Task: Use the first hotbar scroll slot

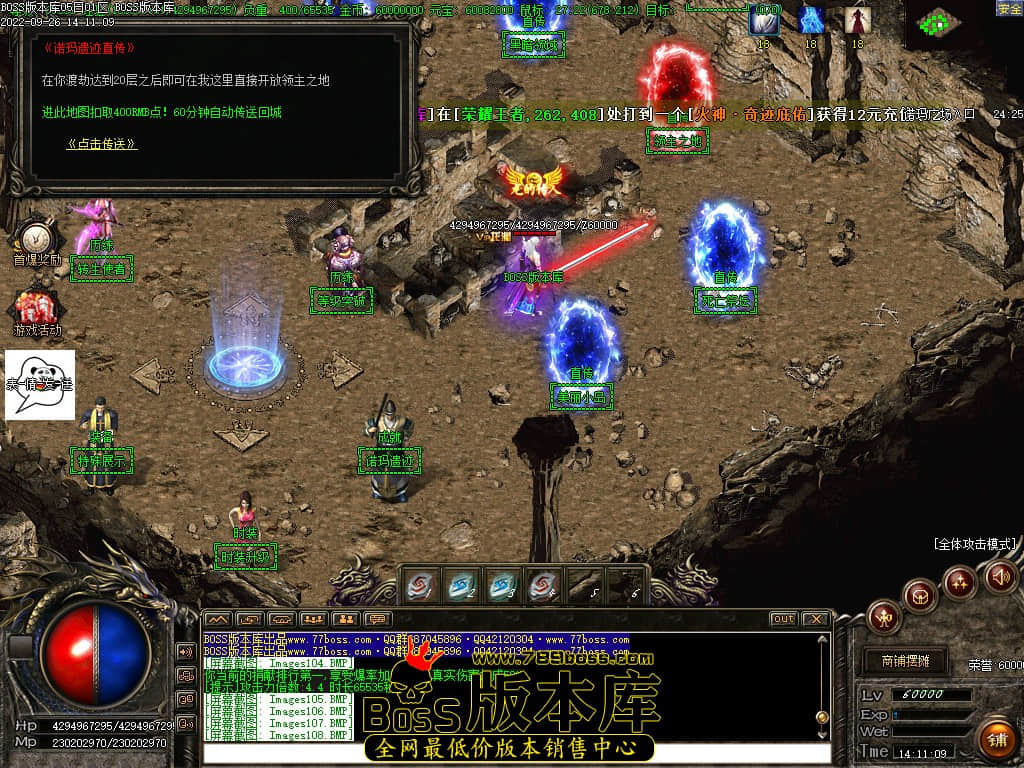Action: [x=421, y=584]
